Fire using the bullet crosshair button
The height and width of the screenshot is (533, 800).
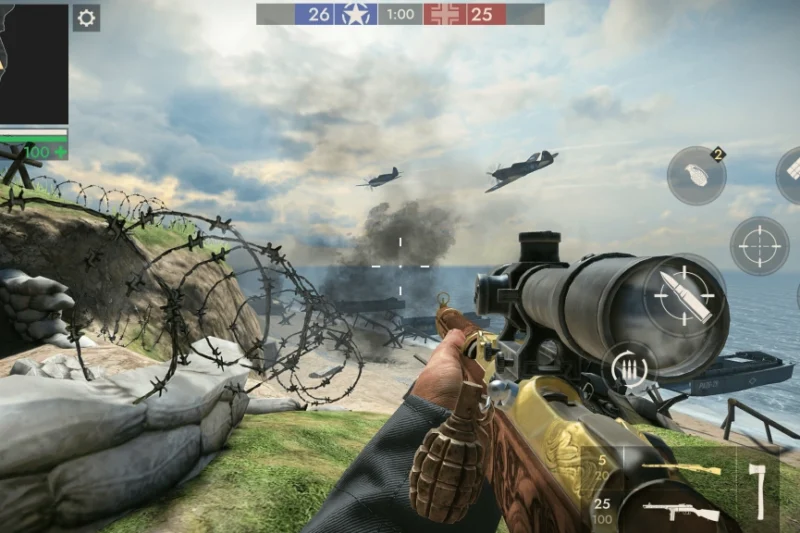tap(685, 295)
